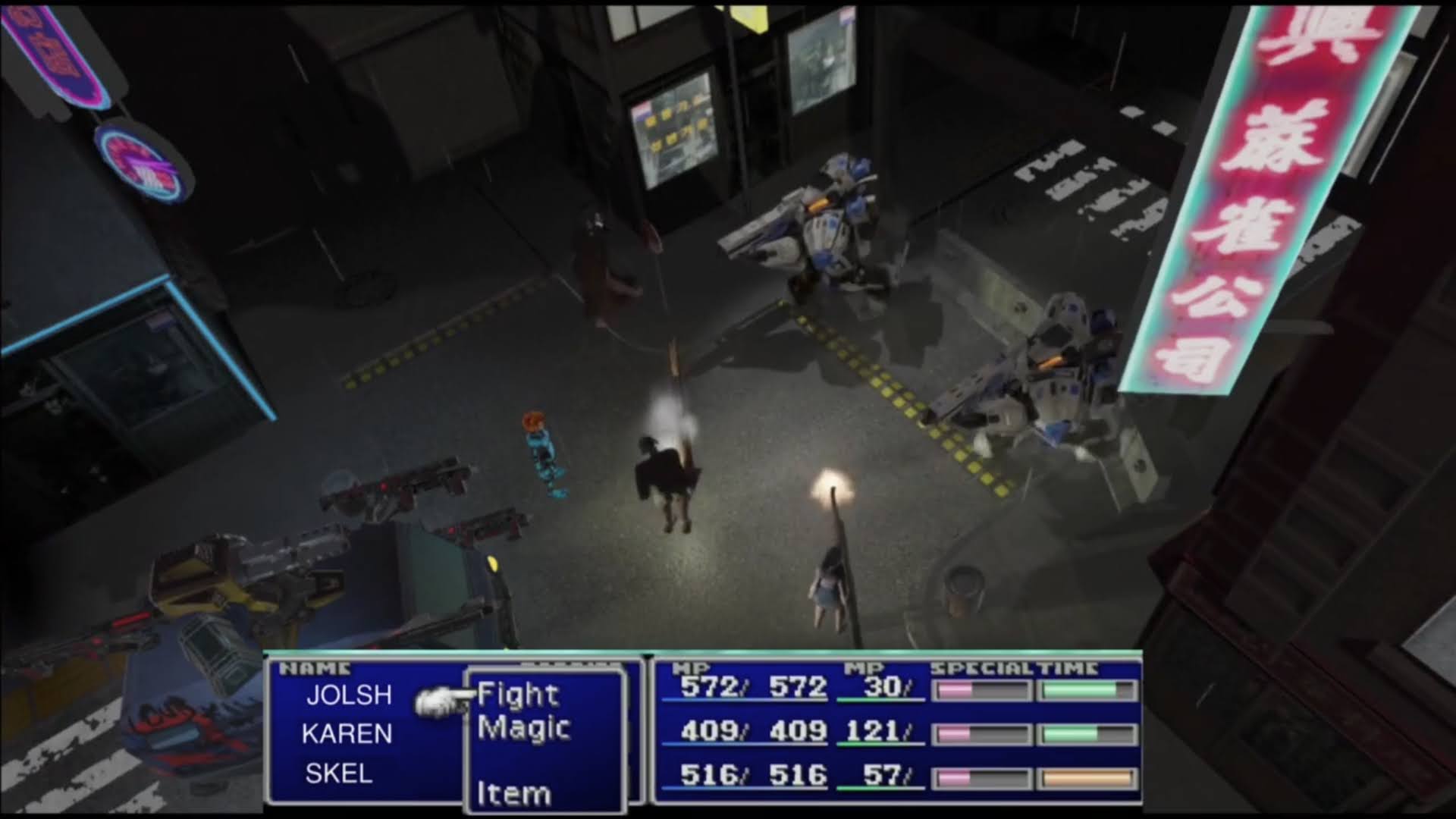
Task: Select the Magic command
Action: click(523, 729)
